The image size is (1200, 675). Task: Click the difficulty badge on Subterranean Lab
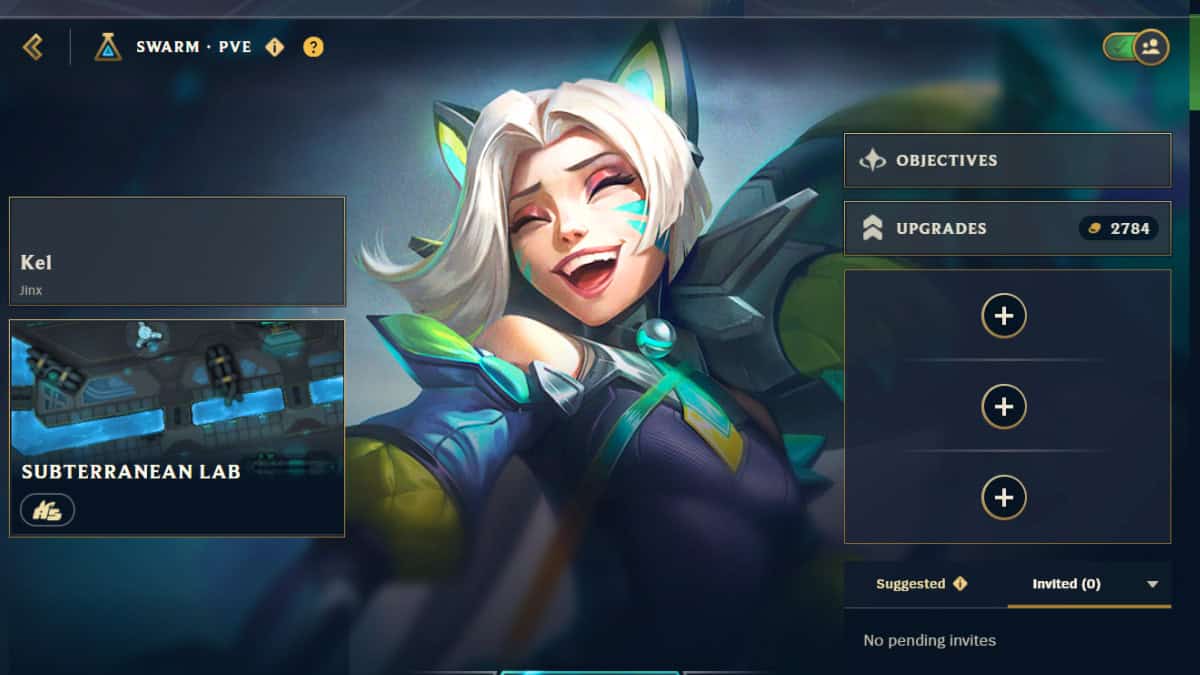click(47, 510)
